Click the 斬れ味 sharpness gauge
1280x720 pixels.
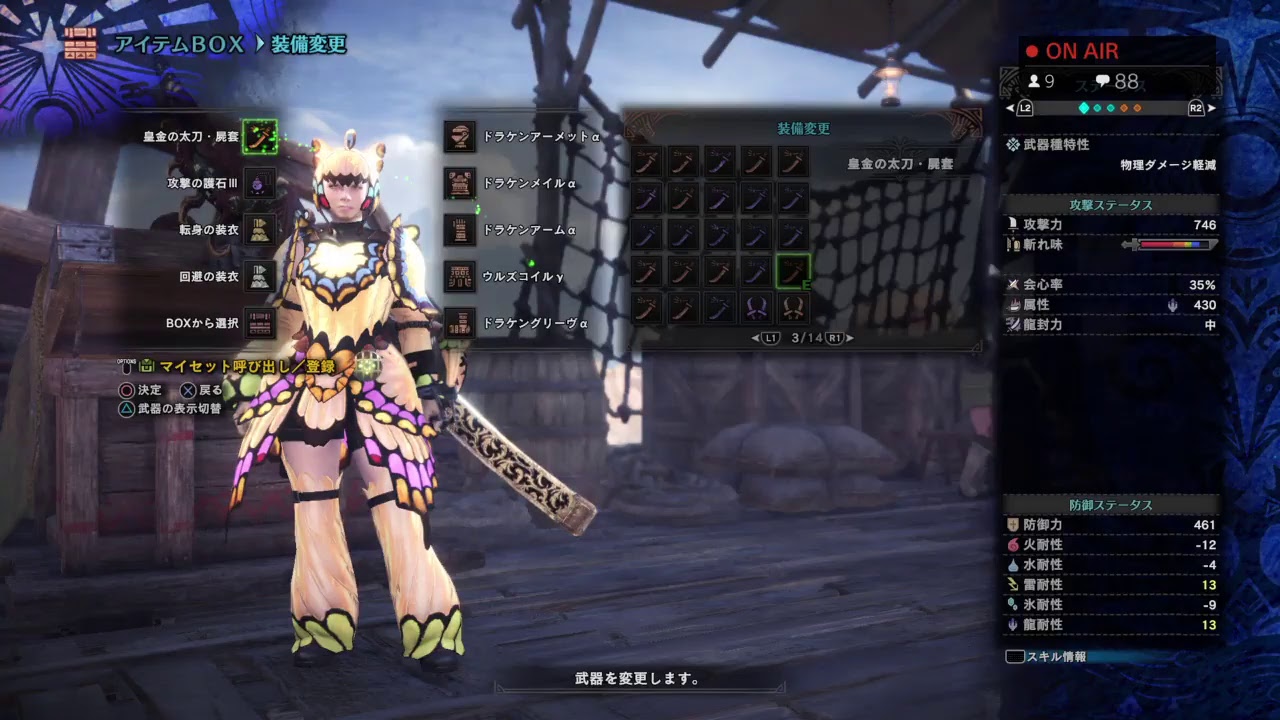[x=1175, y=243]
